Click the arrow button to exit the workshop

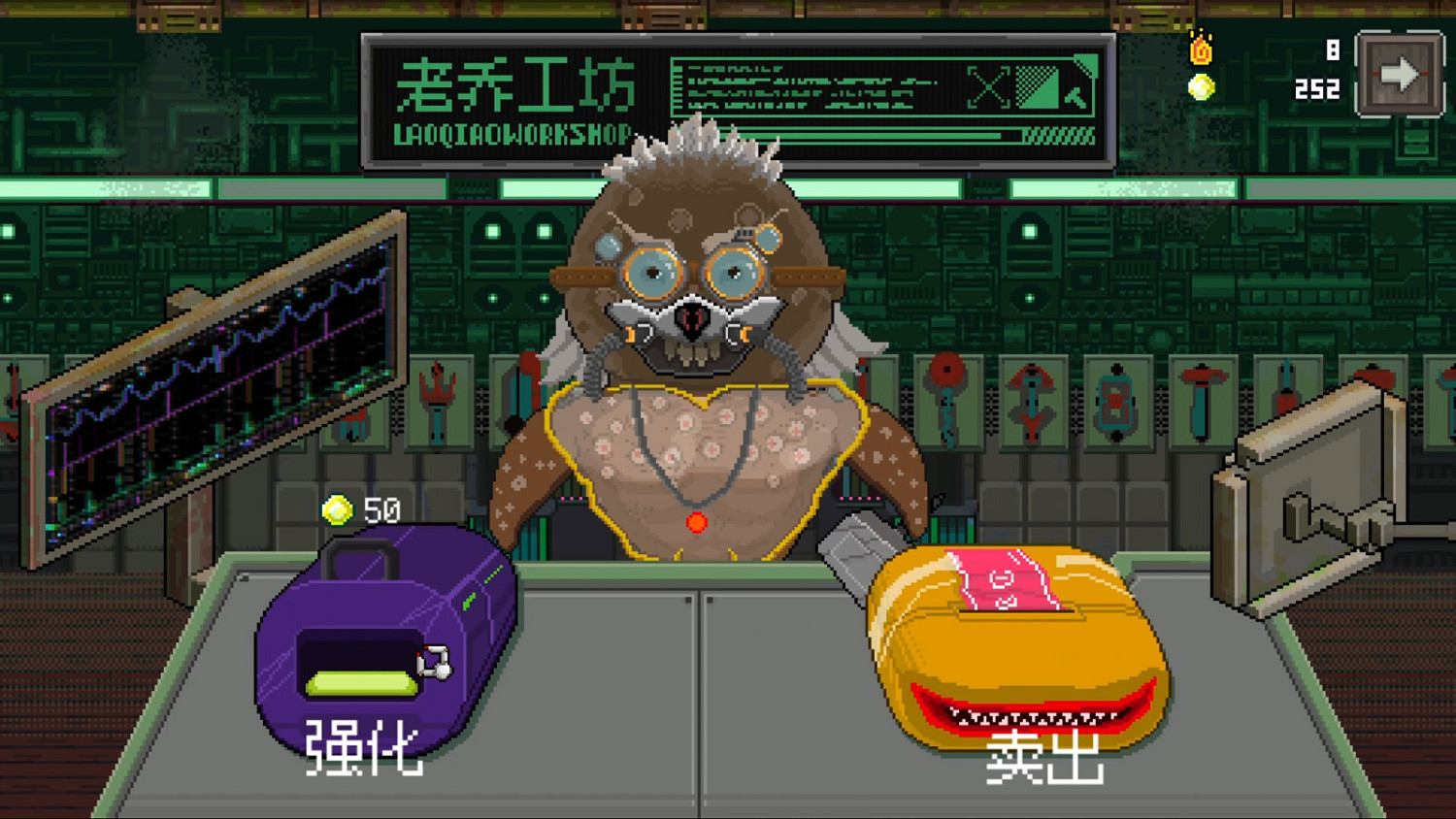(x=1398, y=73)
